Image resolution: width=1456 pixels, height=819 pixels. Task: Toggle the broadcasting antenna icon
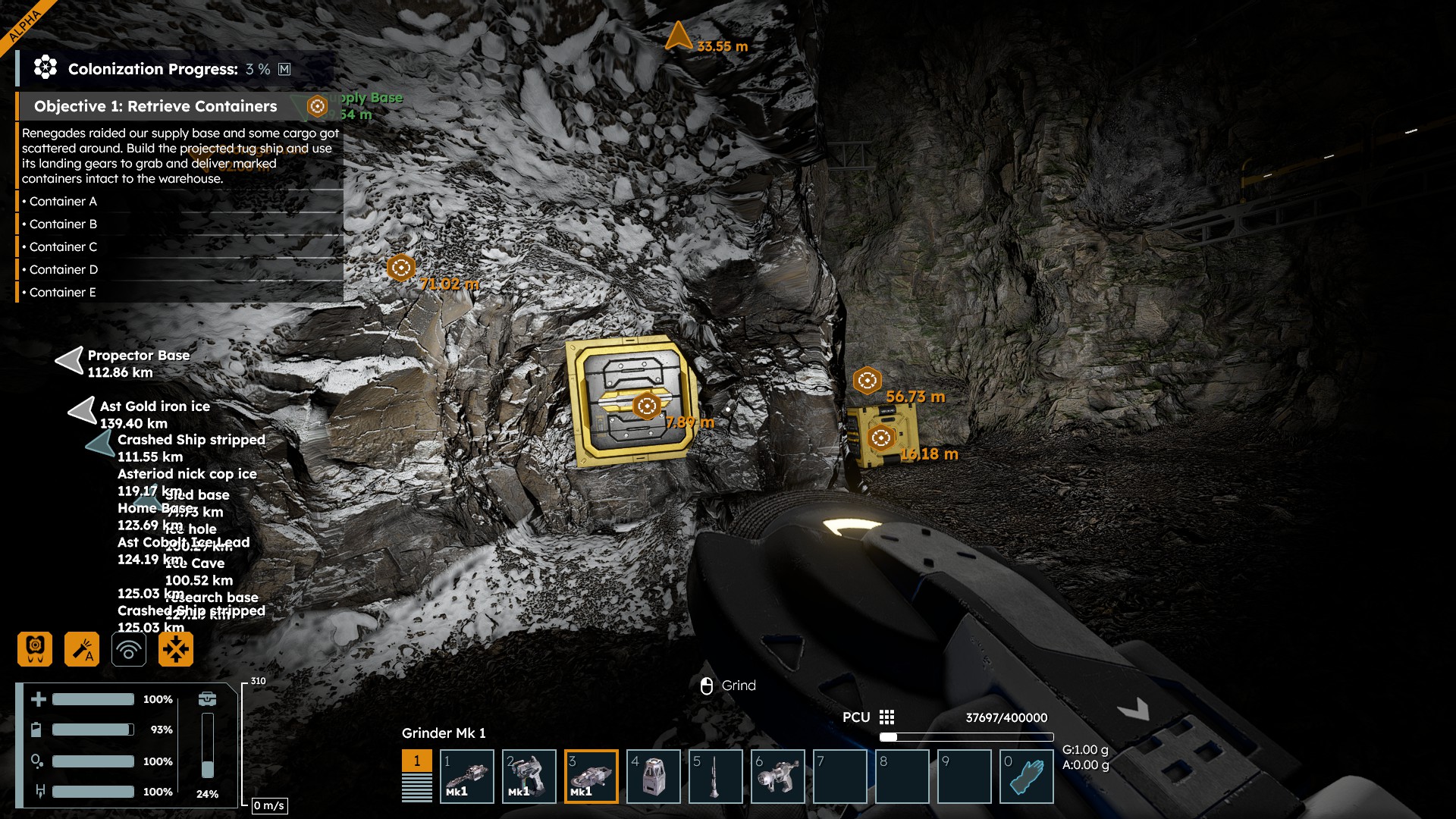click(x=129, y=649)
